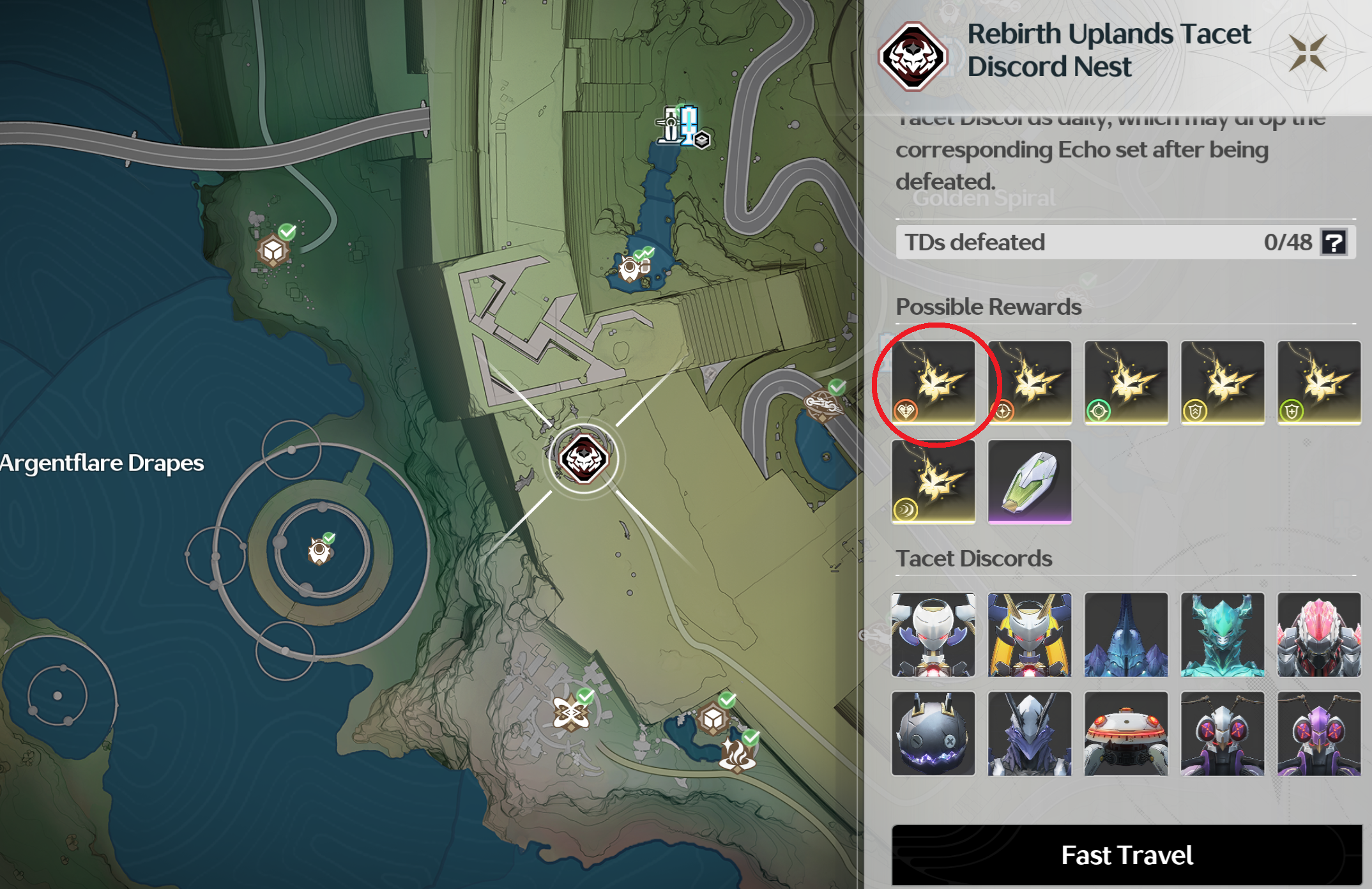View the yellow-horned armored Tacet Discord

pyautogui.click(x=1030, y=634)
